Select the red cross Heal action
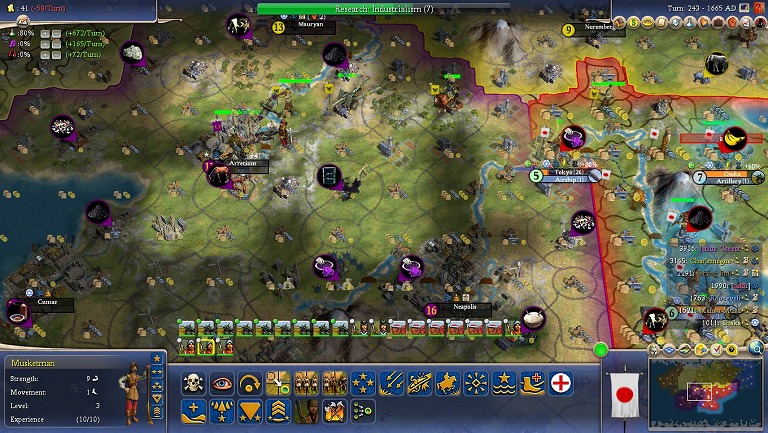Screen dimensions: 768x433 pos(562,382)
